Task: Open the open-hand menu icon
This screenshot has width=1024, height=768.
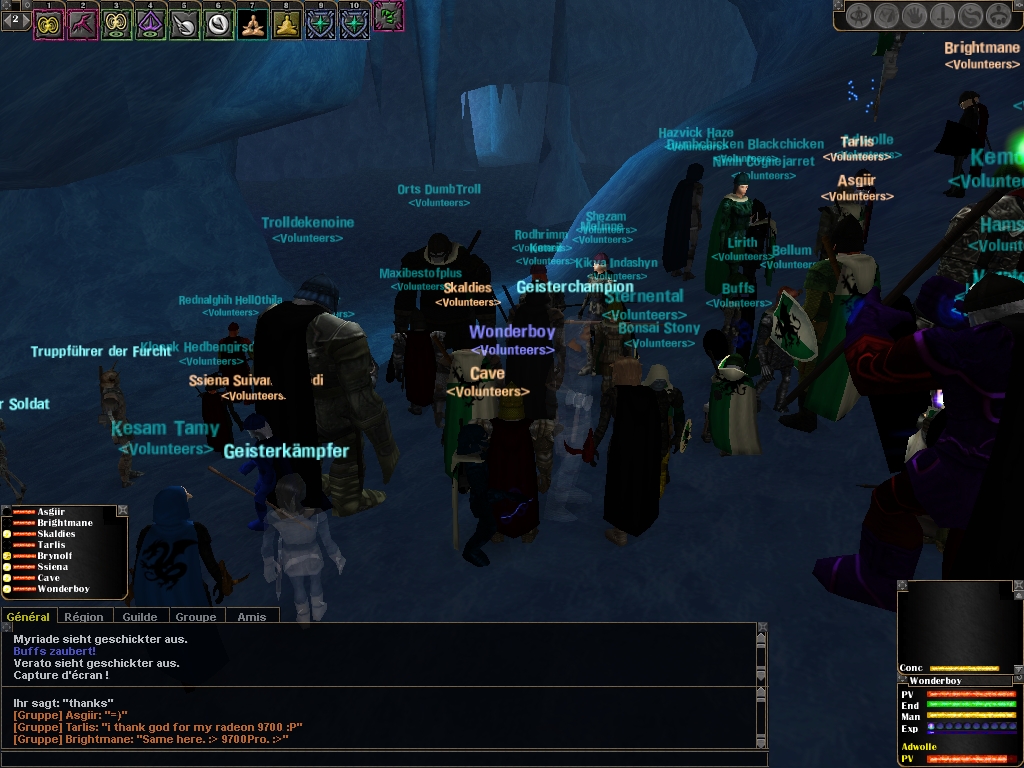Action: [x=915, y=16]
